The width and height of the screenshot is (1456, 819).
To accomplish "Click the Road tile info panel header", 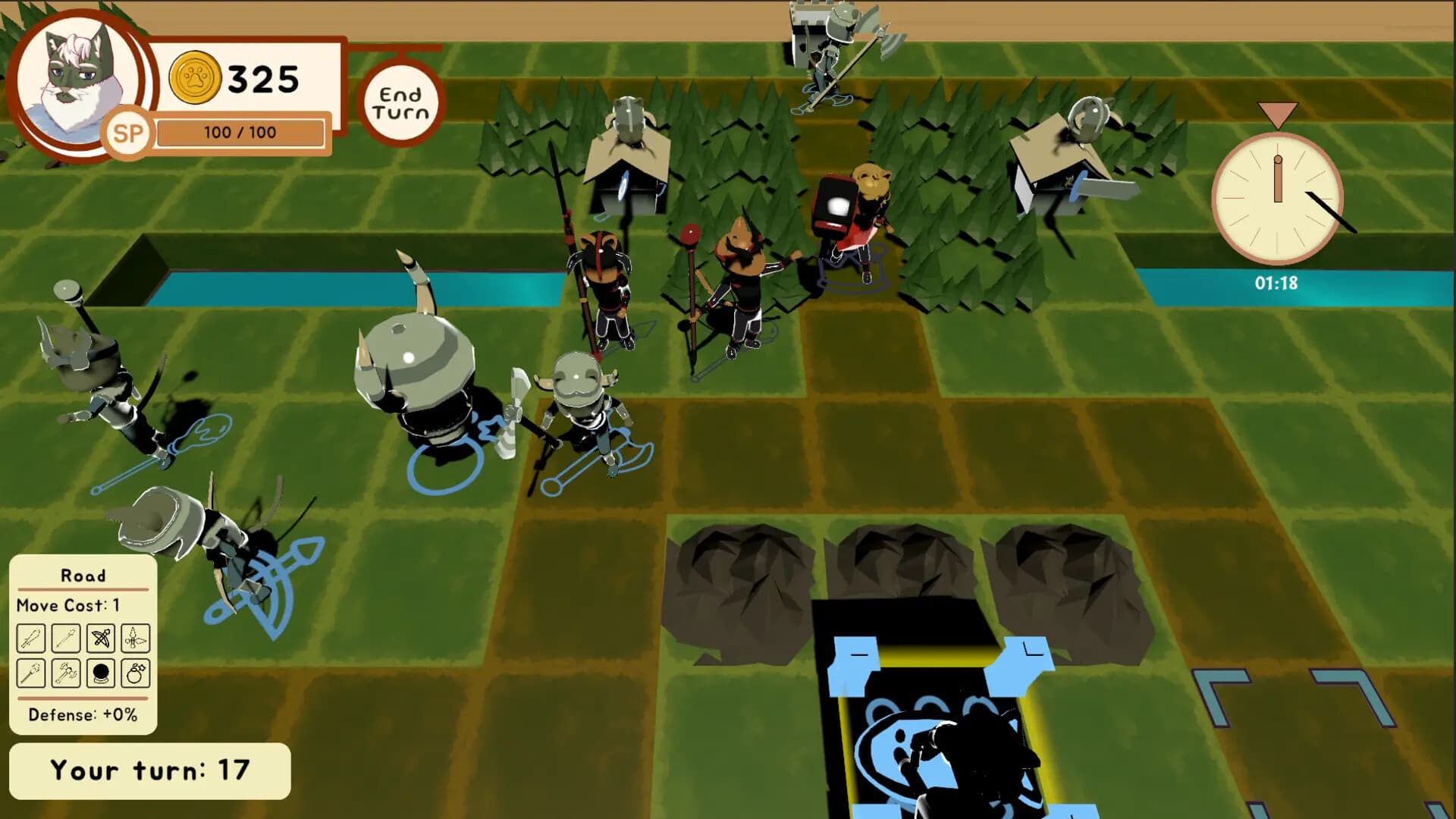I will click(83, 576).
